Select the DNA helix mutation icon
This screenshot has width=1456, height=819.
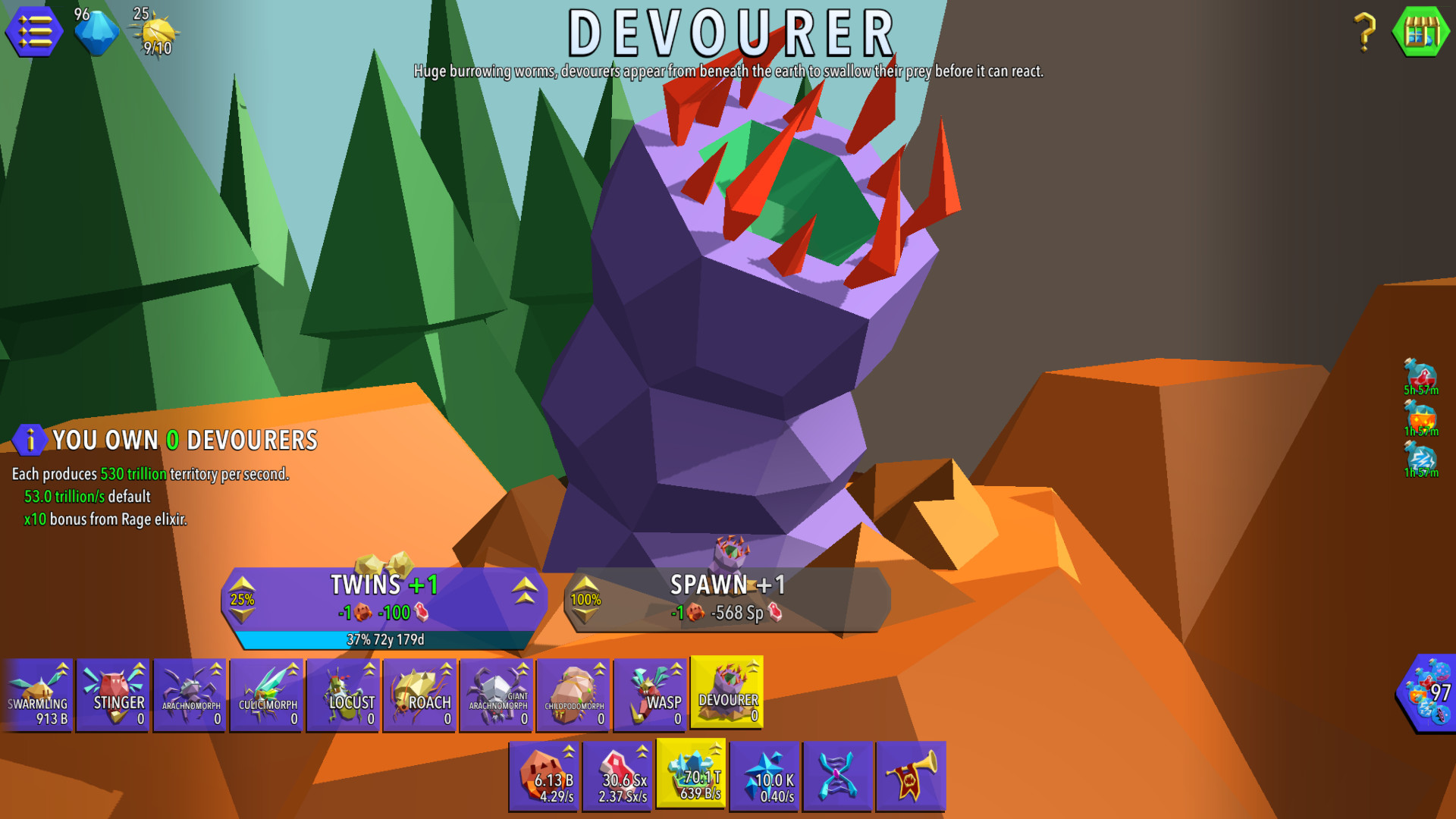pos(838,775)
